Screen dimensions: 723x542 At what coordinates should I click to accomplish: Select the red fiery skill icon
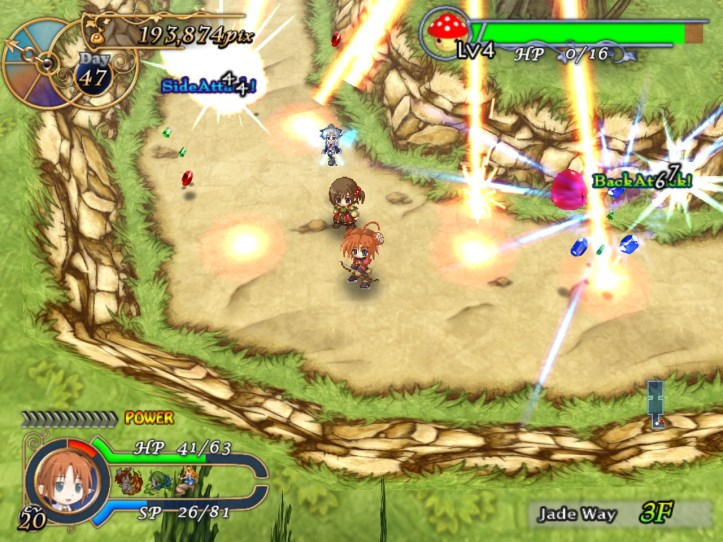[128, 481]
